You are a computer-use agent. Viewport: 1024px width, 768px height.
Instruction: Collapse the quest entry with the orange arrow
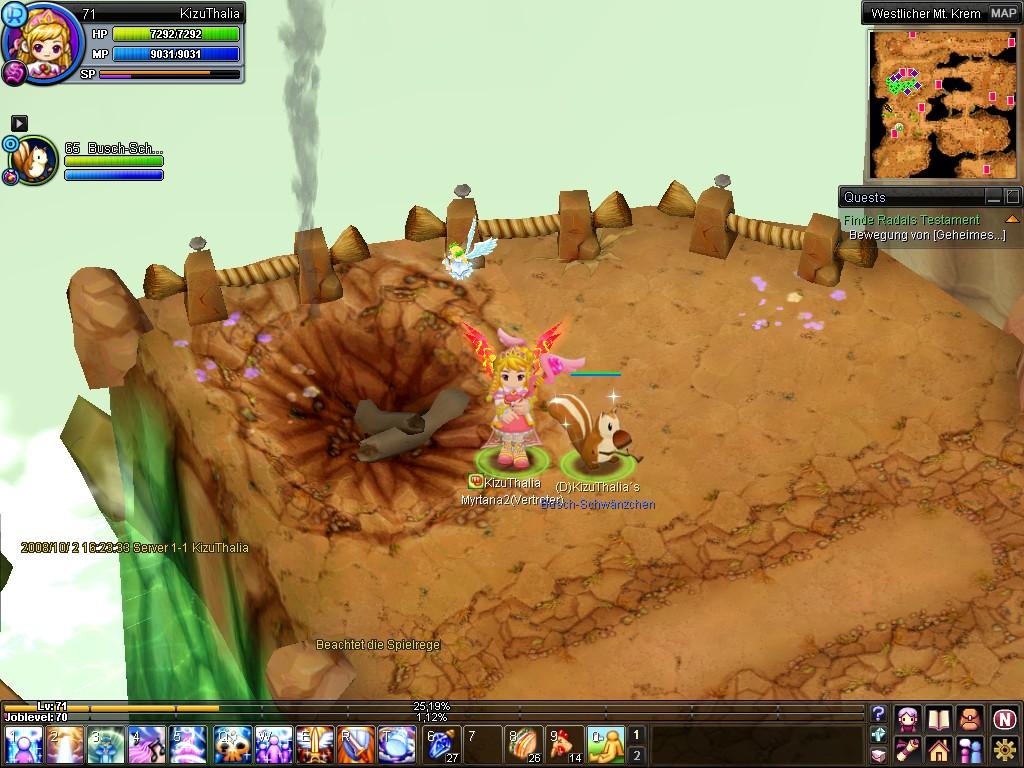[1012, 220]
